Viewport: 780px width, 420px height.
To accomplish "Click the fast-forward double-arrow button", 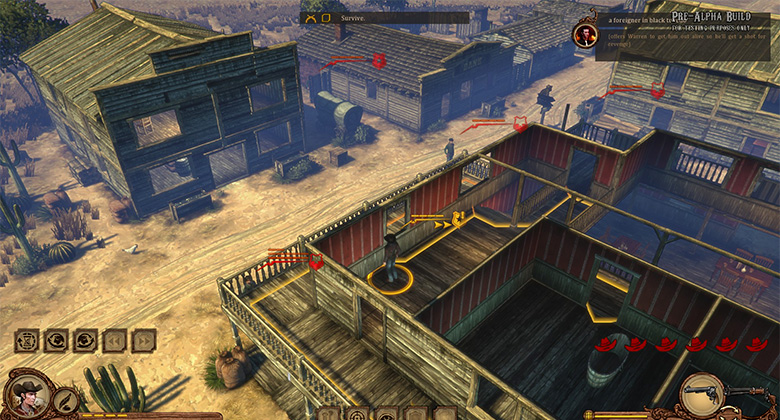I will 144,340.
